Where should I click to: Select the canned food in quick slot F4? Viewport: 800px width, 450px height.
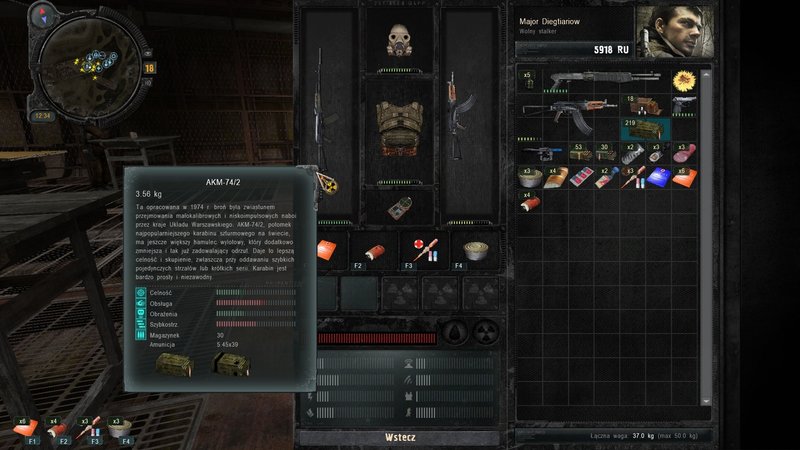(468, 250)
